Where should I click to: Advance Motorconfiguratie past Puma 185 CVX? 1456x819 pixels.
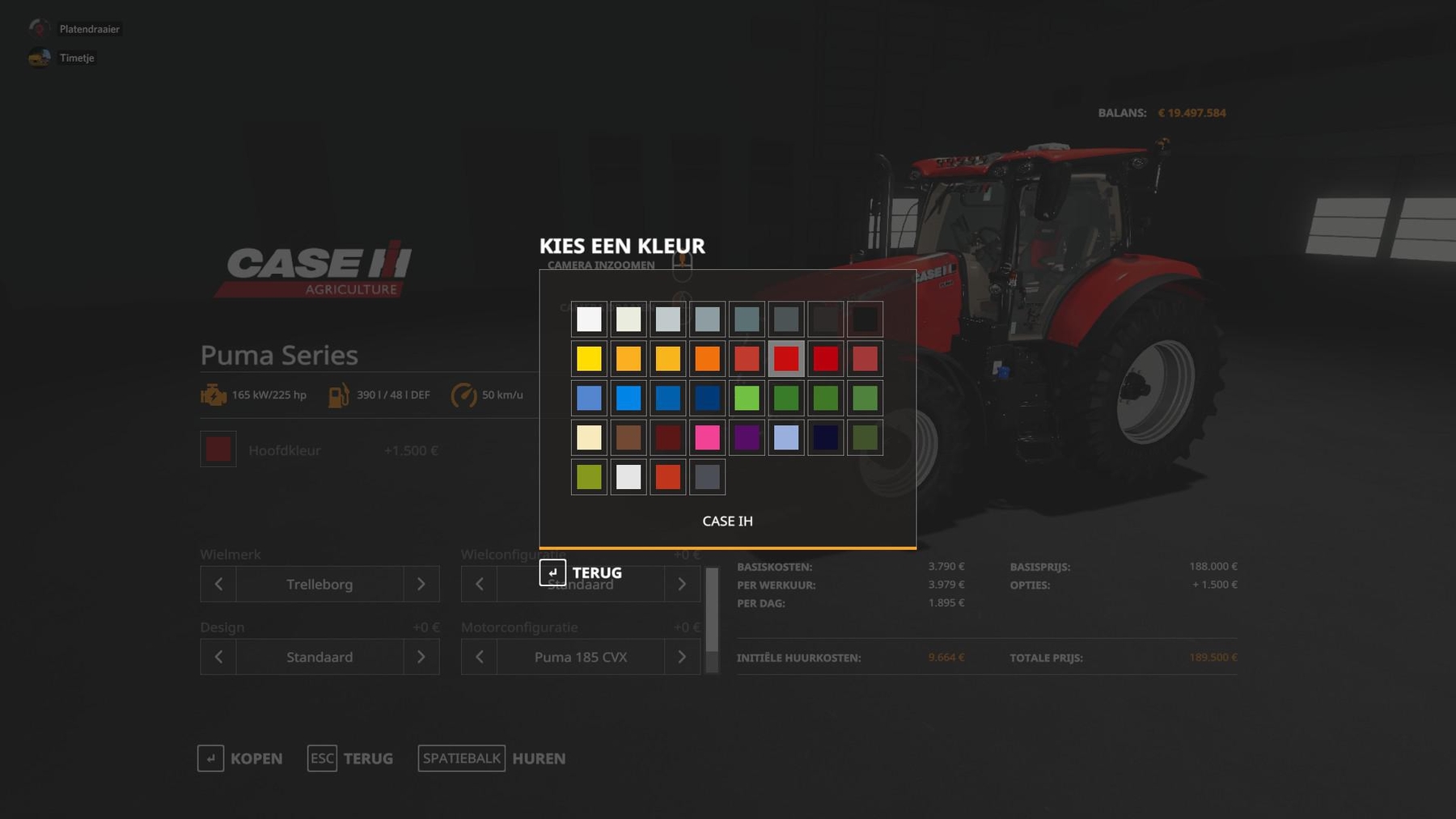click(682, 656)
